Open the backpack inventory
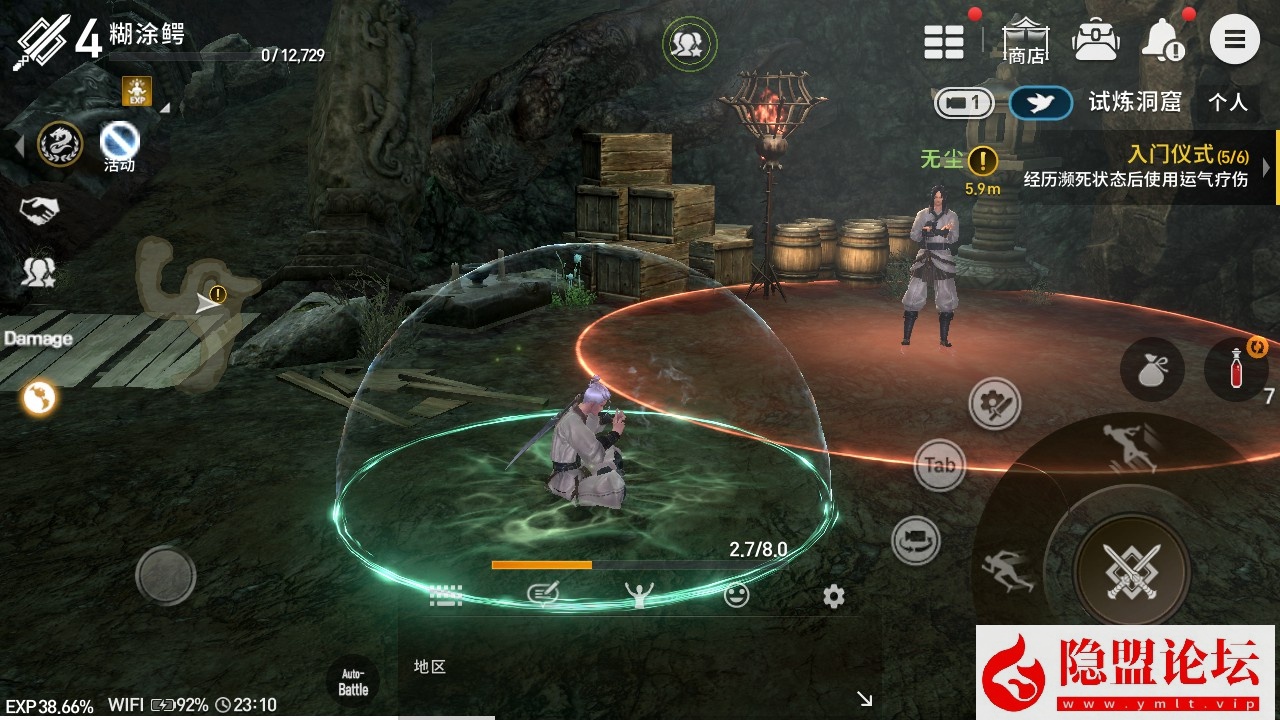The width and height of the screenshot is (1280, 720). pyautogui.click(x=1095, y=41)
